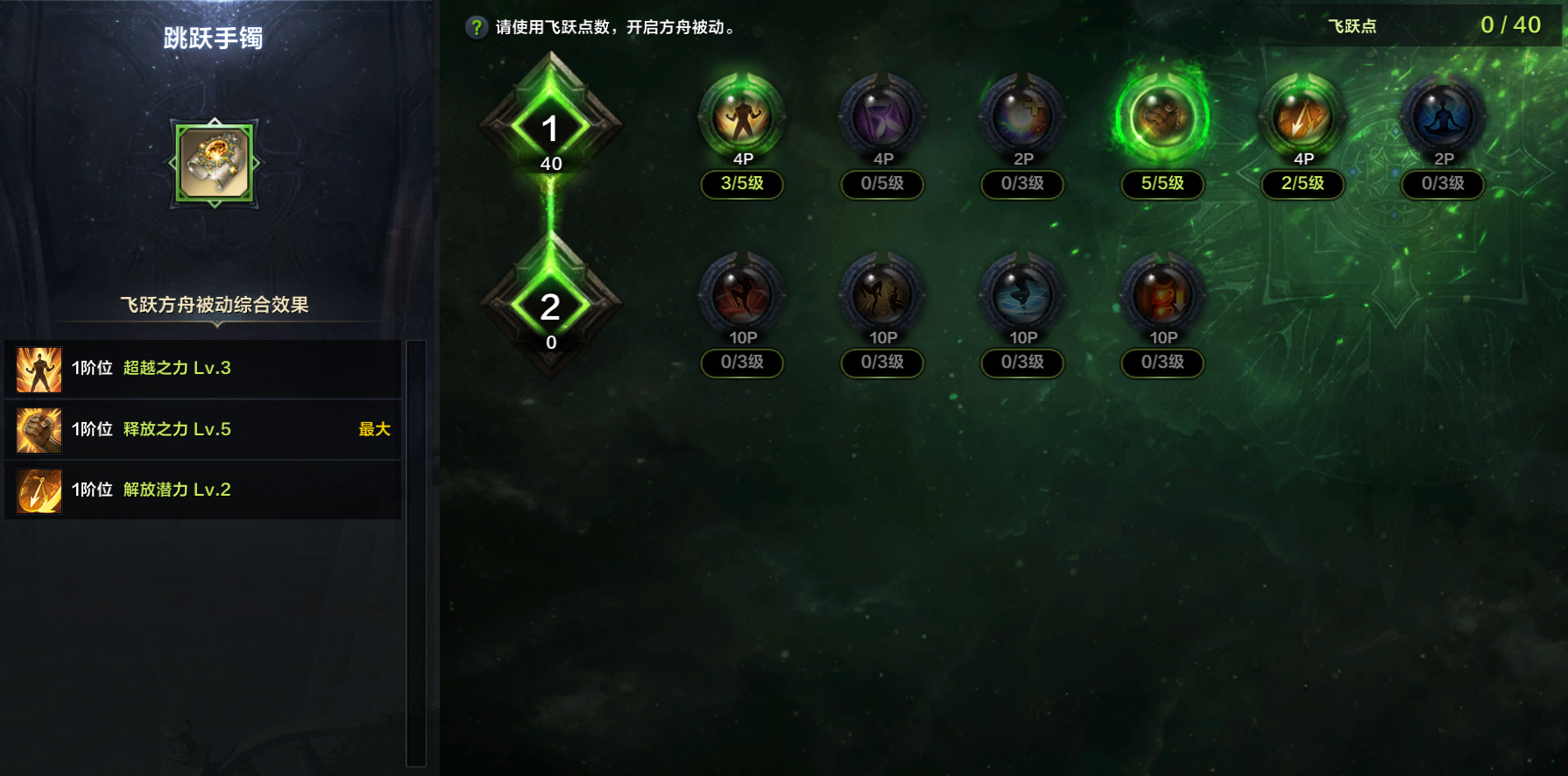This screenshot has height=776, width=1568.
Task: Select the orange arrow passive at 2/5
Action: point(1303,118)
